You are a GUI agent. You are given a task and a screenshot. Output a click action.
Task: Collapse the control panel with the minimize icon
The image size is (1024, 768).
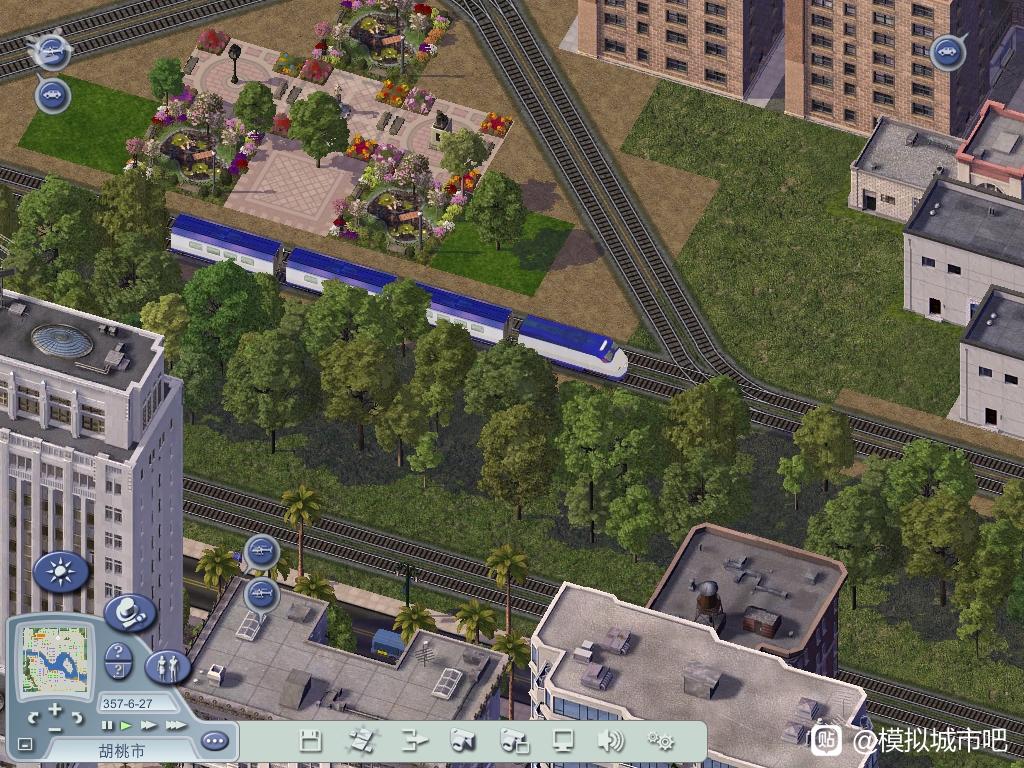pos(25,745)
